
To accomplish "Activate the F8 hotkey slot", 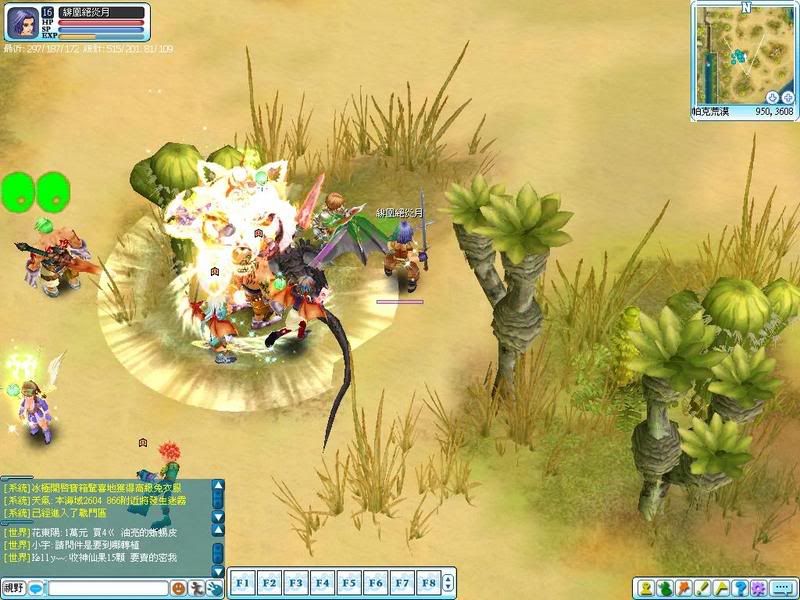I will (x=428, y=581).
